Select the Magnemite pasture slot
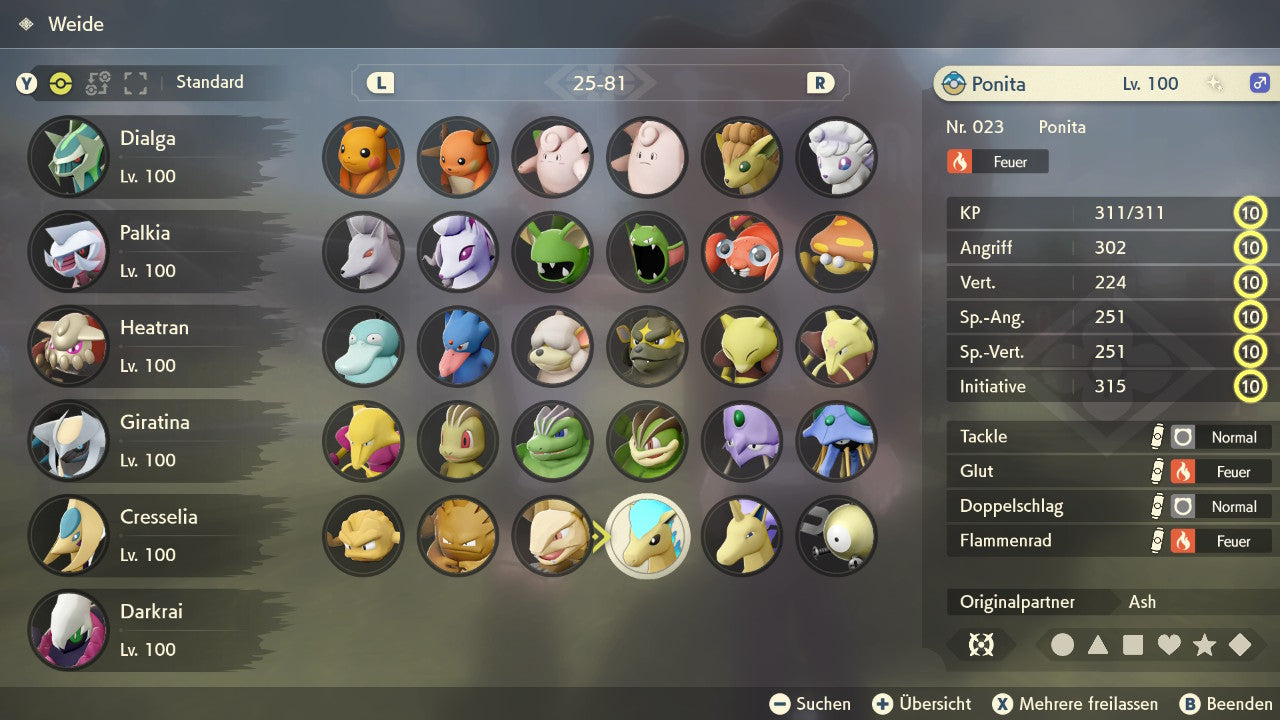 tap(836, 536)
